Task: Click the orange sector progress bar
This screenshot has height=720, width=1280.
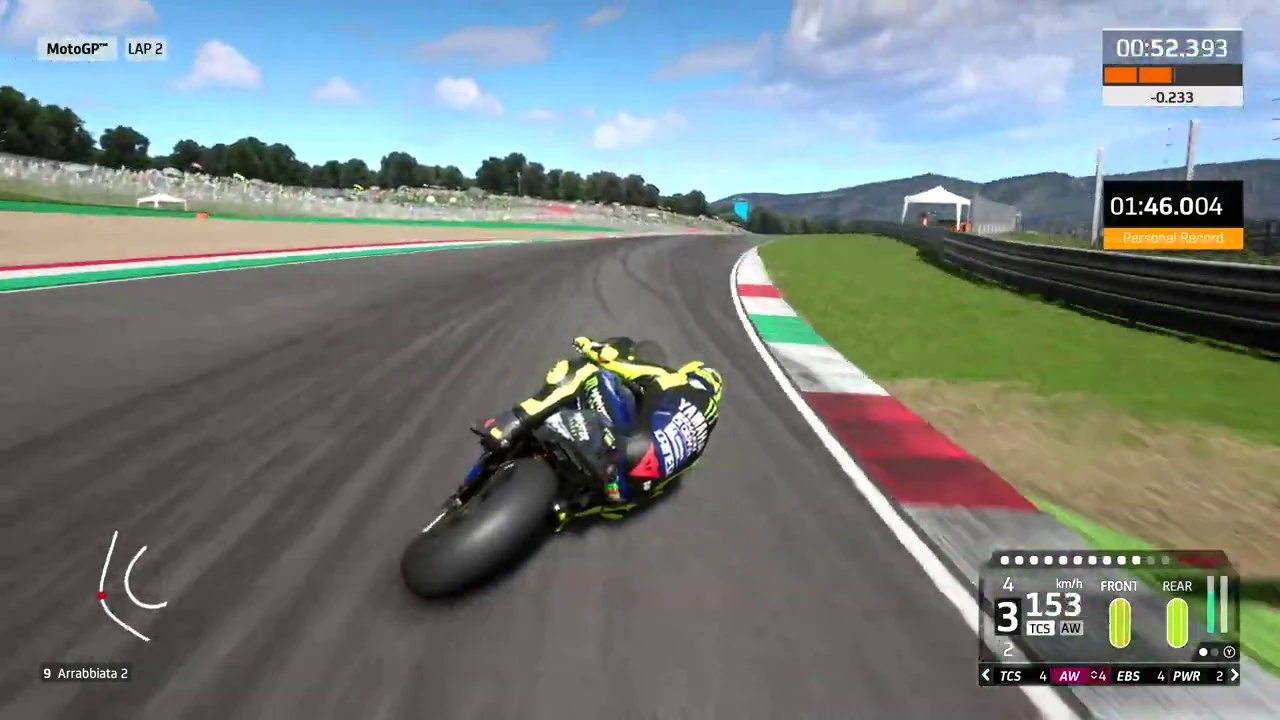Action: (x=1138, y=75)
